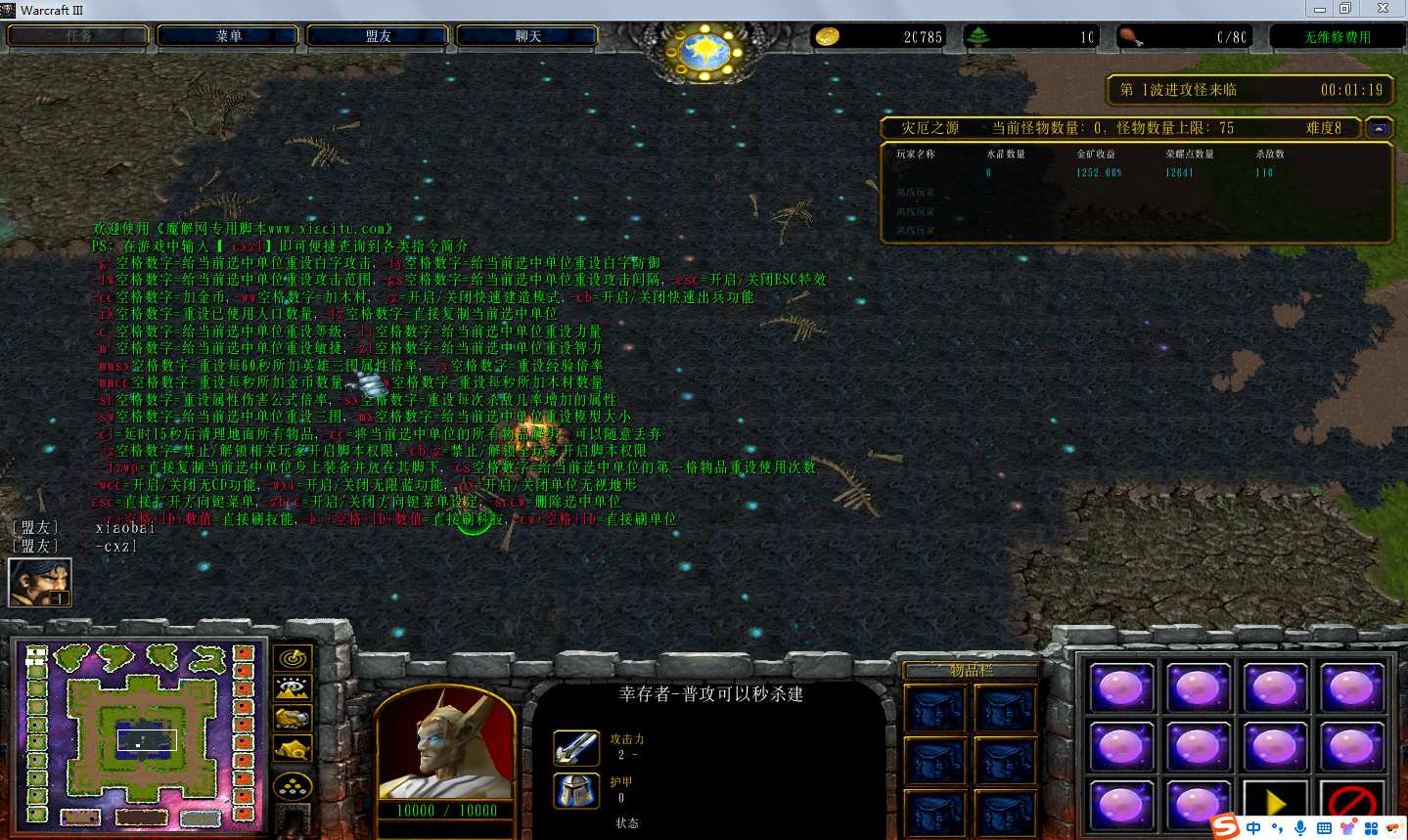The image size is (1408, 840).
Task: Close the Warcraft III window
Action: 1383,9
